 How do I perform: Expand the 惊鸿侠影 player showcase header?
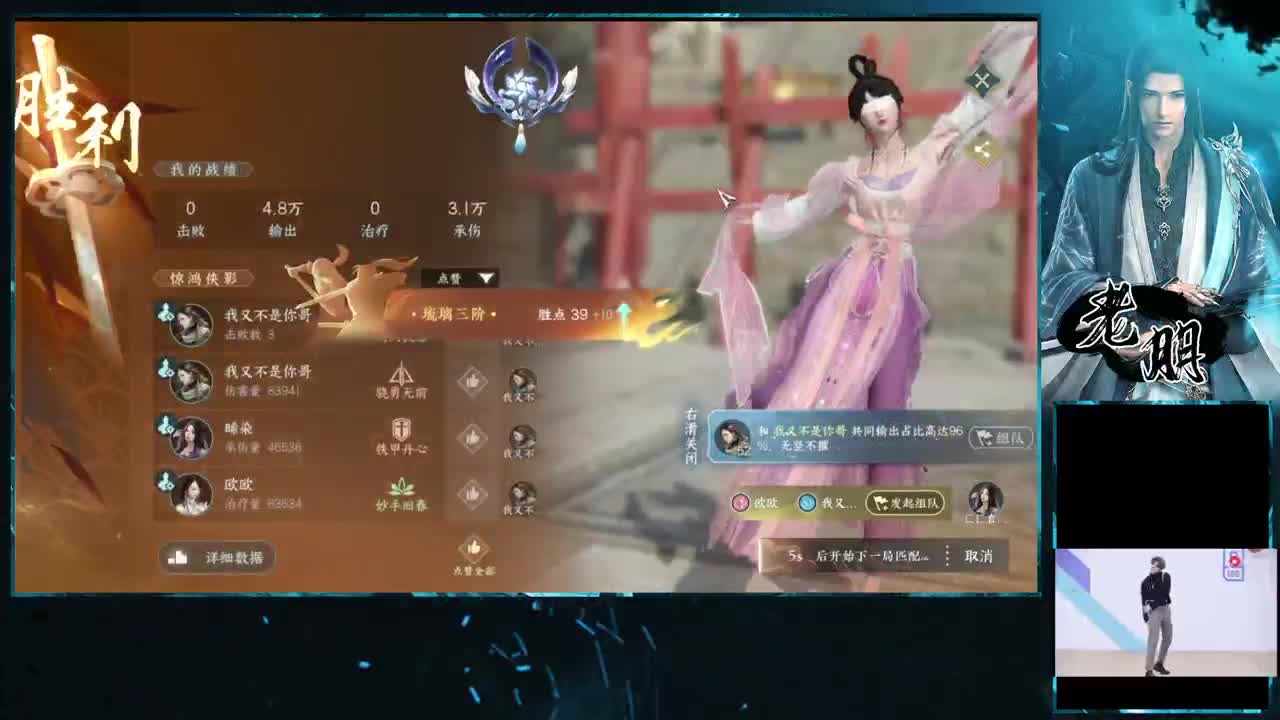[206, 278]
